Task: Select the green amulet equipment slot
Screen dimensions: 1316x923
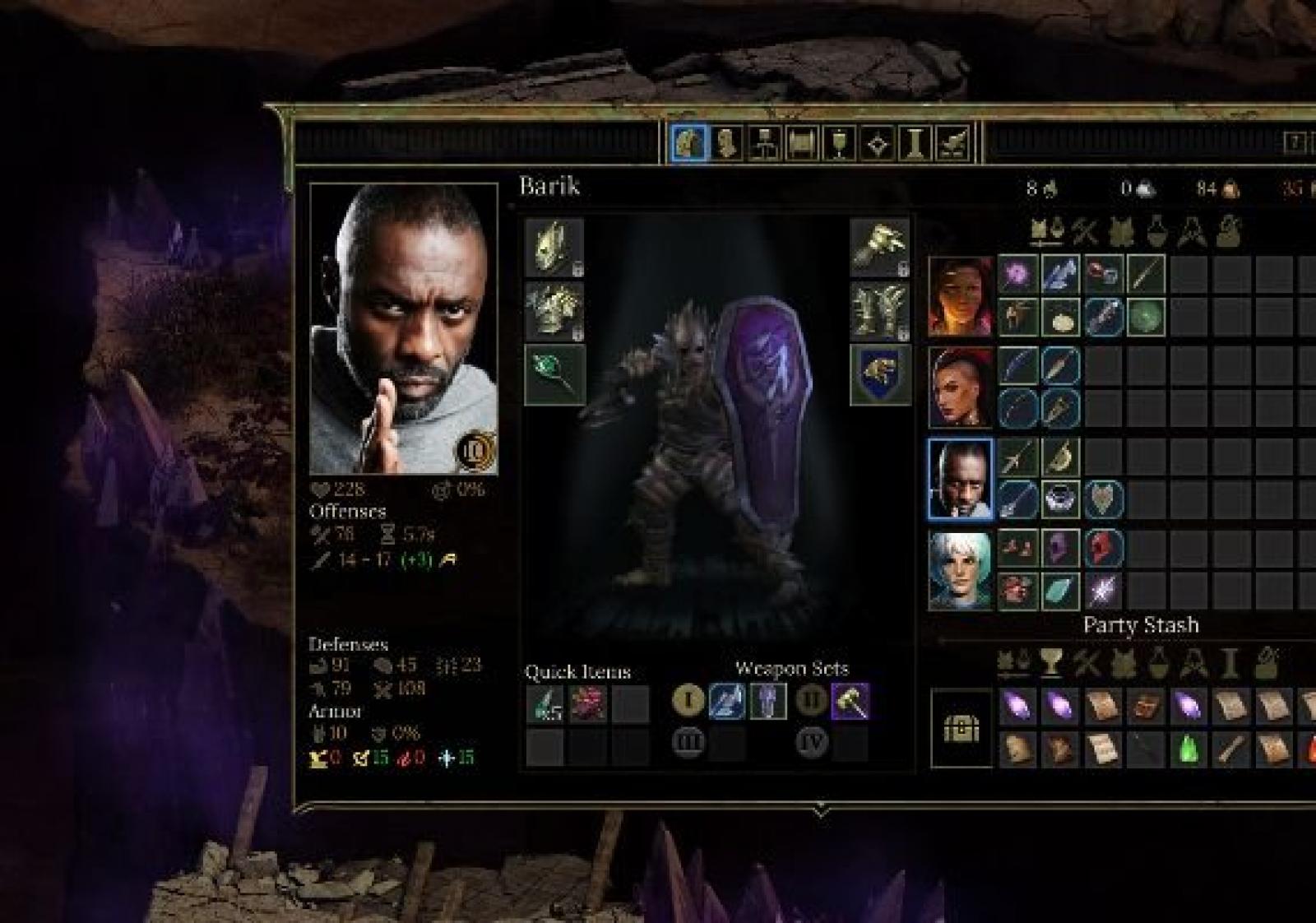Action: (x=554, y=374)
